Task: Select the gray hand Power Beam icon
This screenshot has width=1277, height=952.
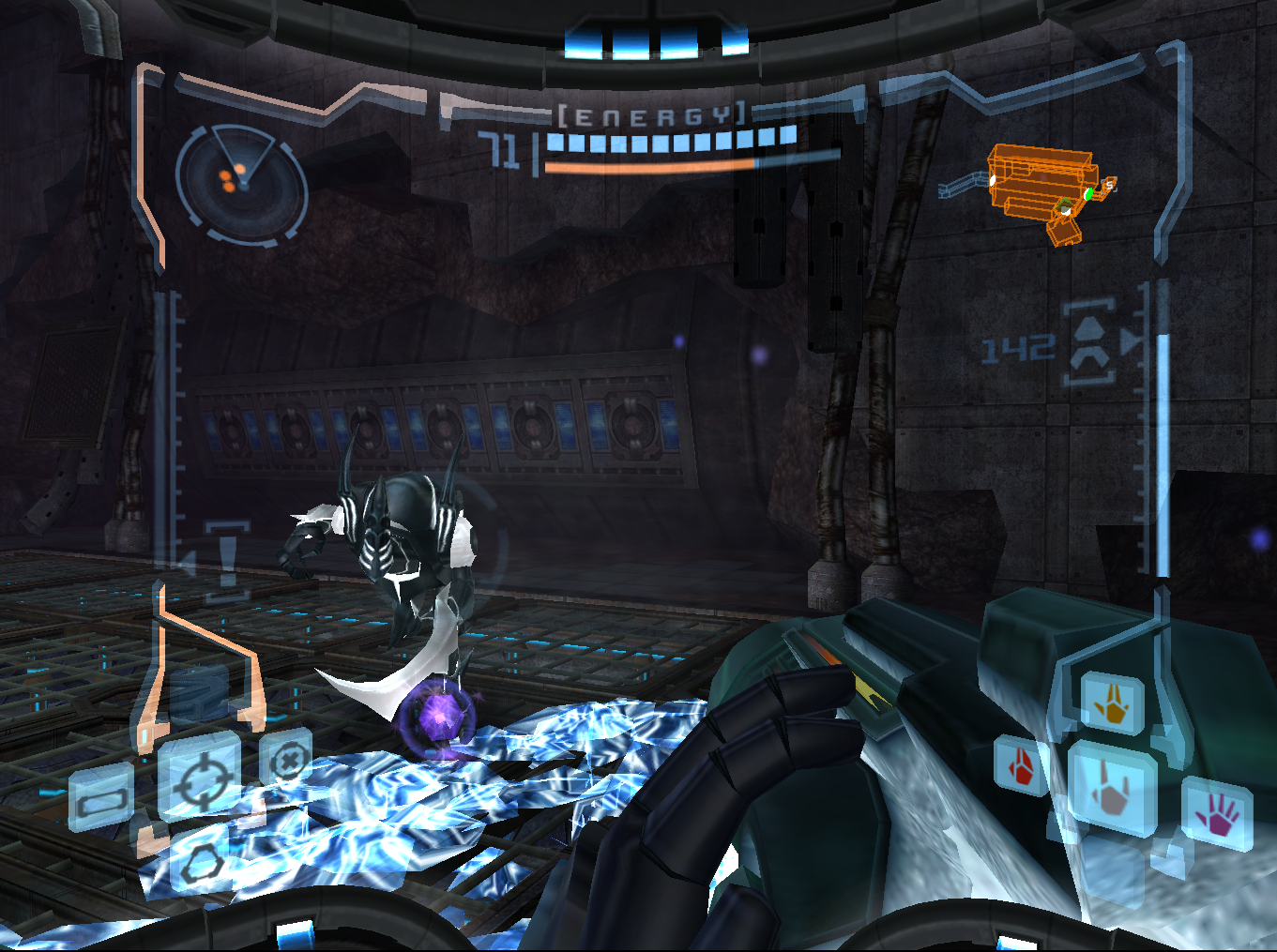Action: (x=1110, y=788)
